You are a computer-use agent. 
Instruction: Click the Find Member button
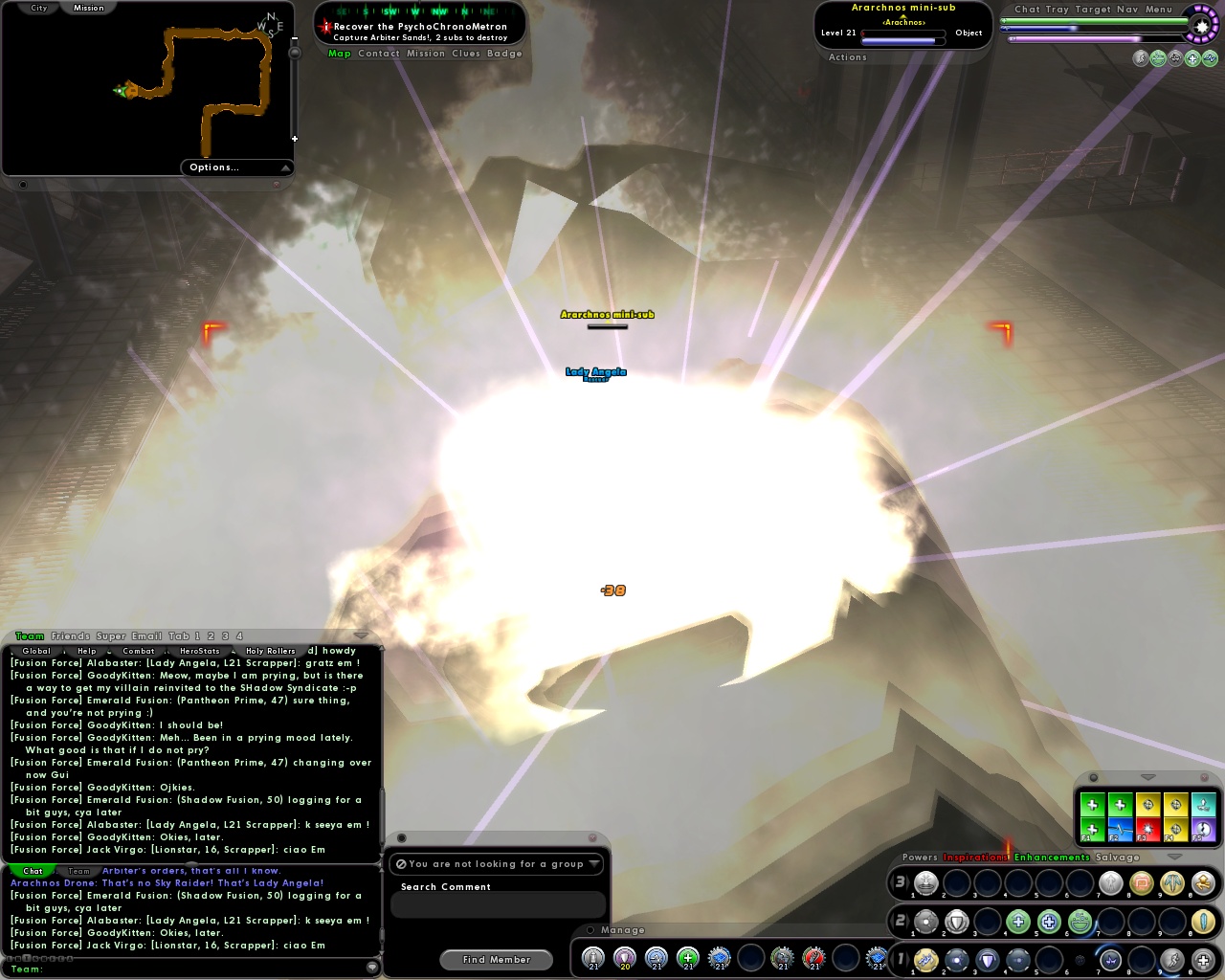496,959
